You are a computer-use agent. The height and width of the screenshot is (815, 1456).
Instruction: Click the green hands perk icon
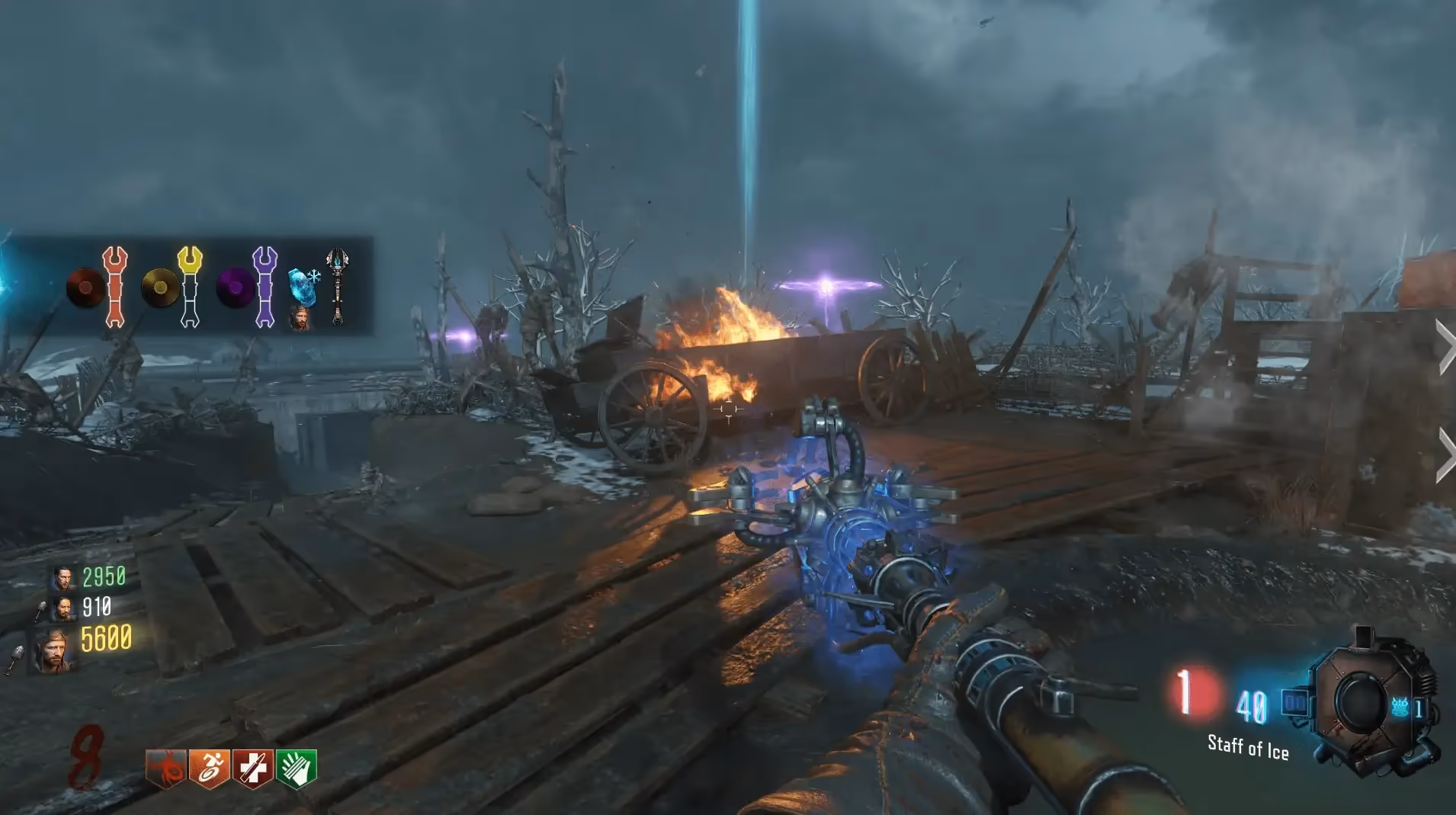(296, 768)
